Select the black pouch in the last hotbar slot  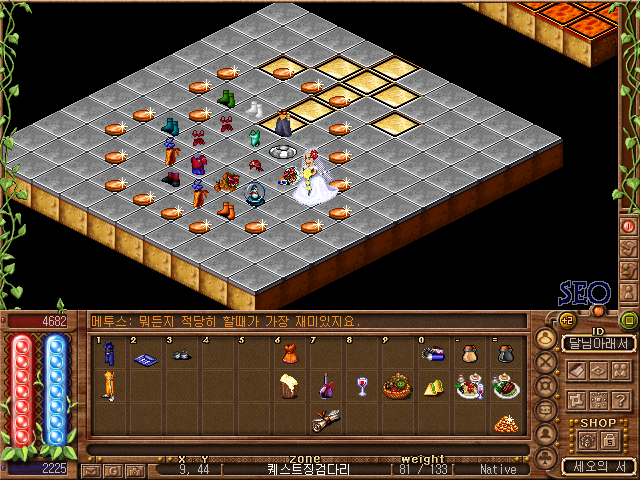[506, 352]
